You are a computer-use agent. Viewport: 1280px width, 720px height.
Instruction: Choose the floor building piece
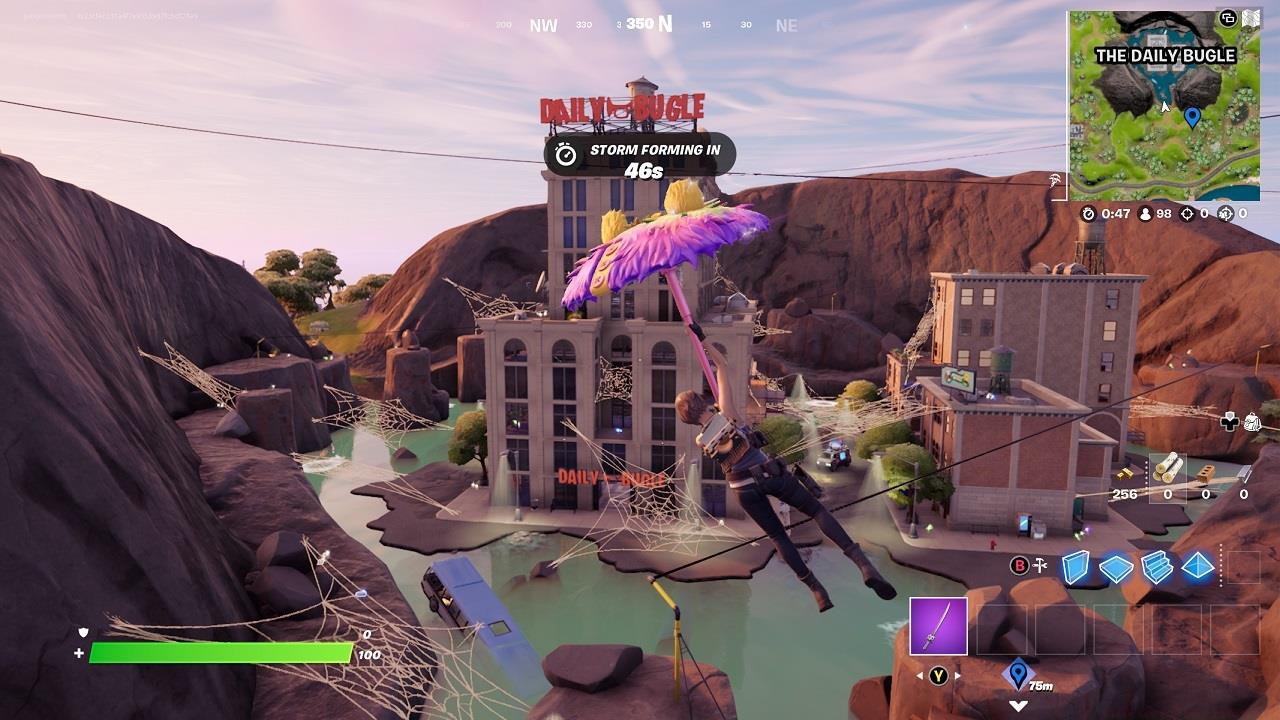[x=1115, y=568]
